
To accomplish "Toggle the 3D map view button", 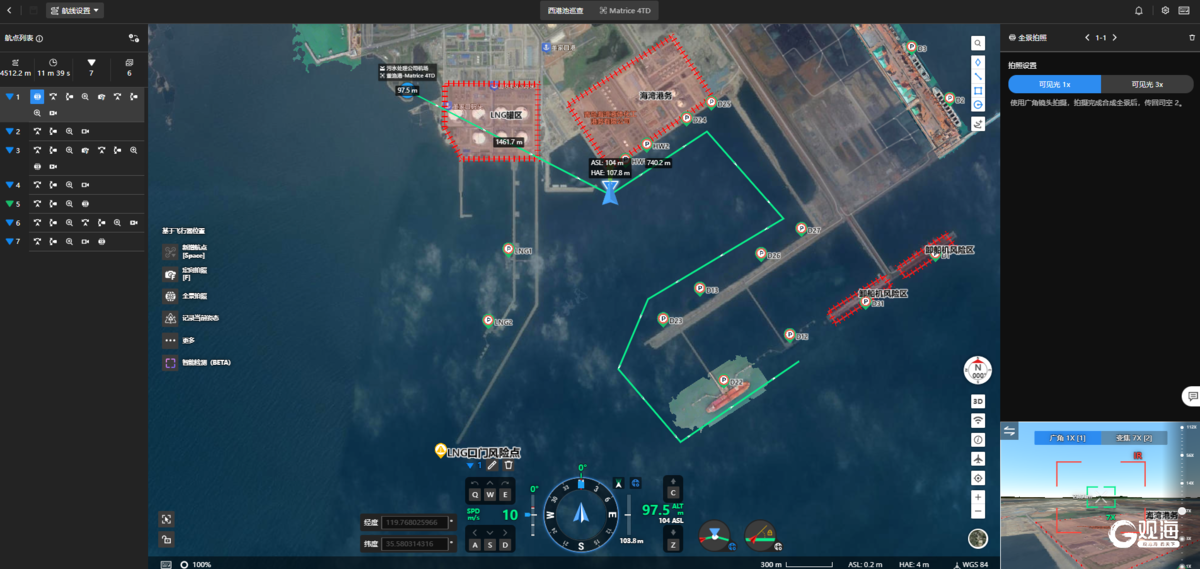I will (x=978, y=401).
